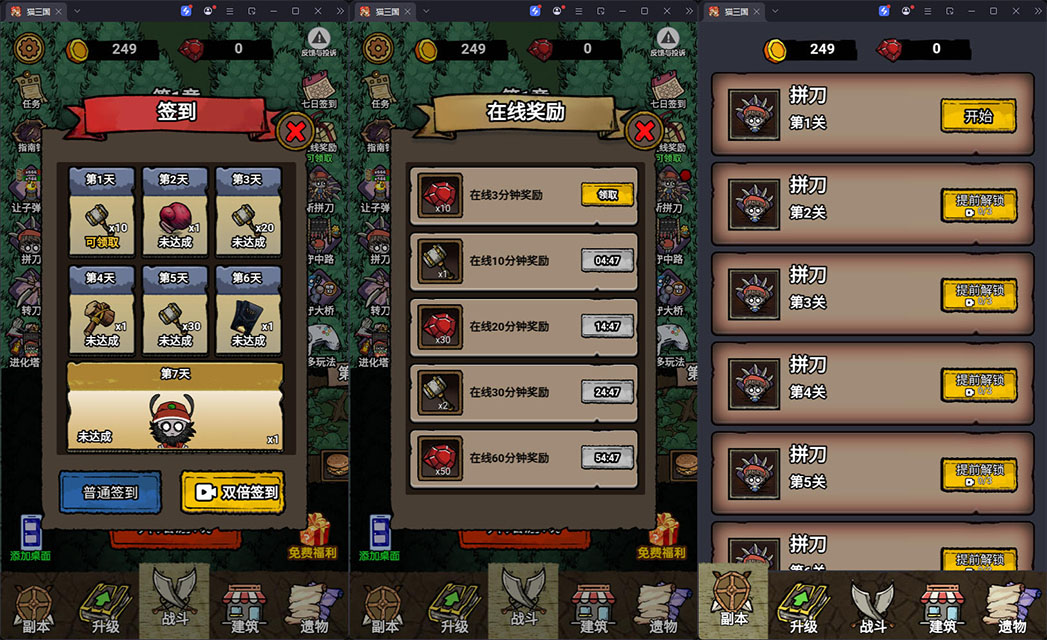
Task: Close the 在线奖励 online rewards dialog
Action: 645,131
